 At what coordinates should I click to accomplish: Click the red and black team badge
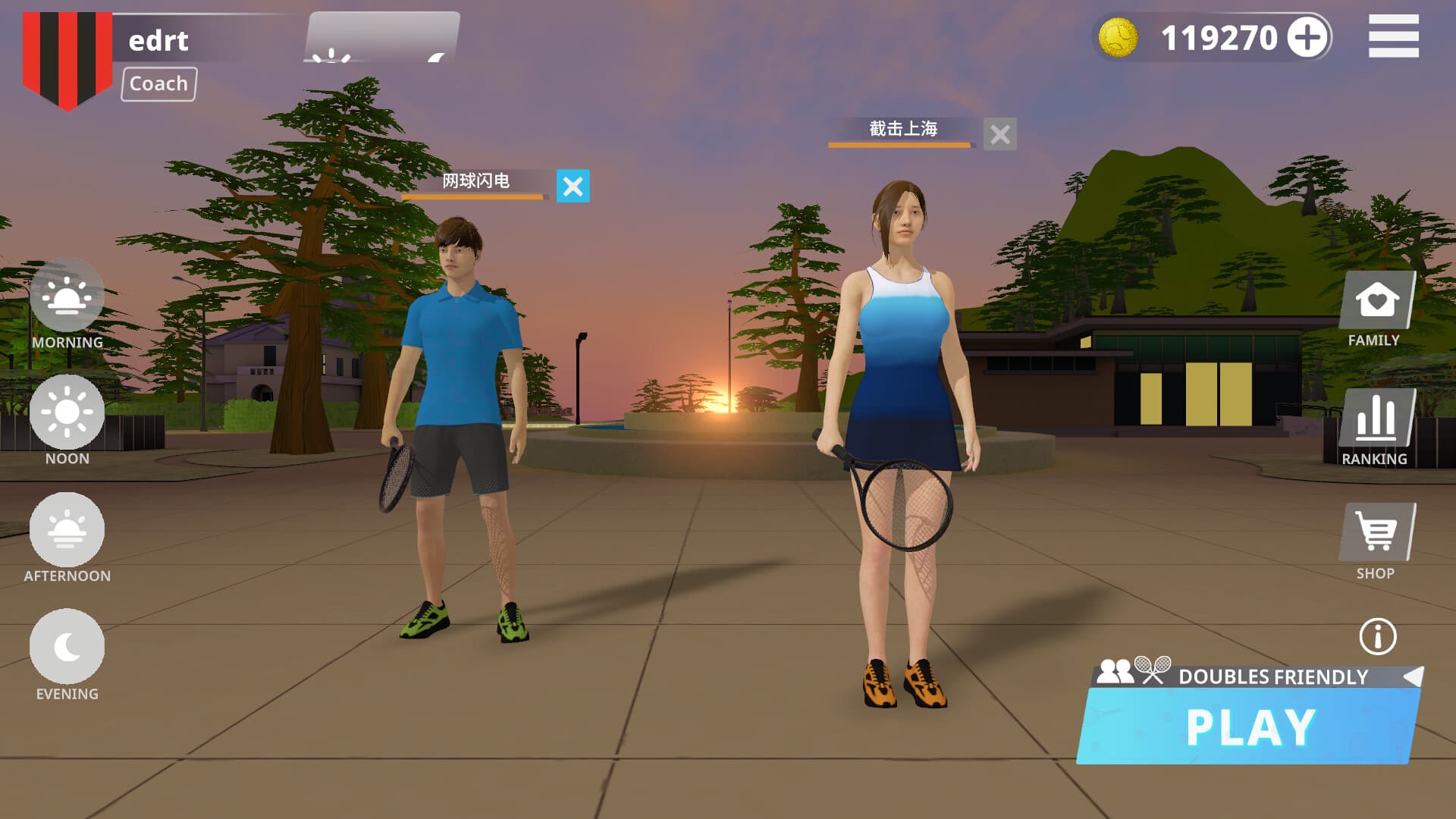[67, 58]
